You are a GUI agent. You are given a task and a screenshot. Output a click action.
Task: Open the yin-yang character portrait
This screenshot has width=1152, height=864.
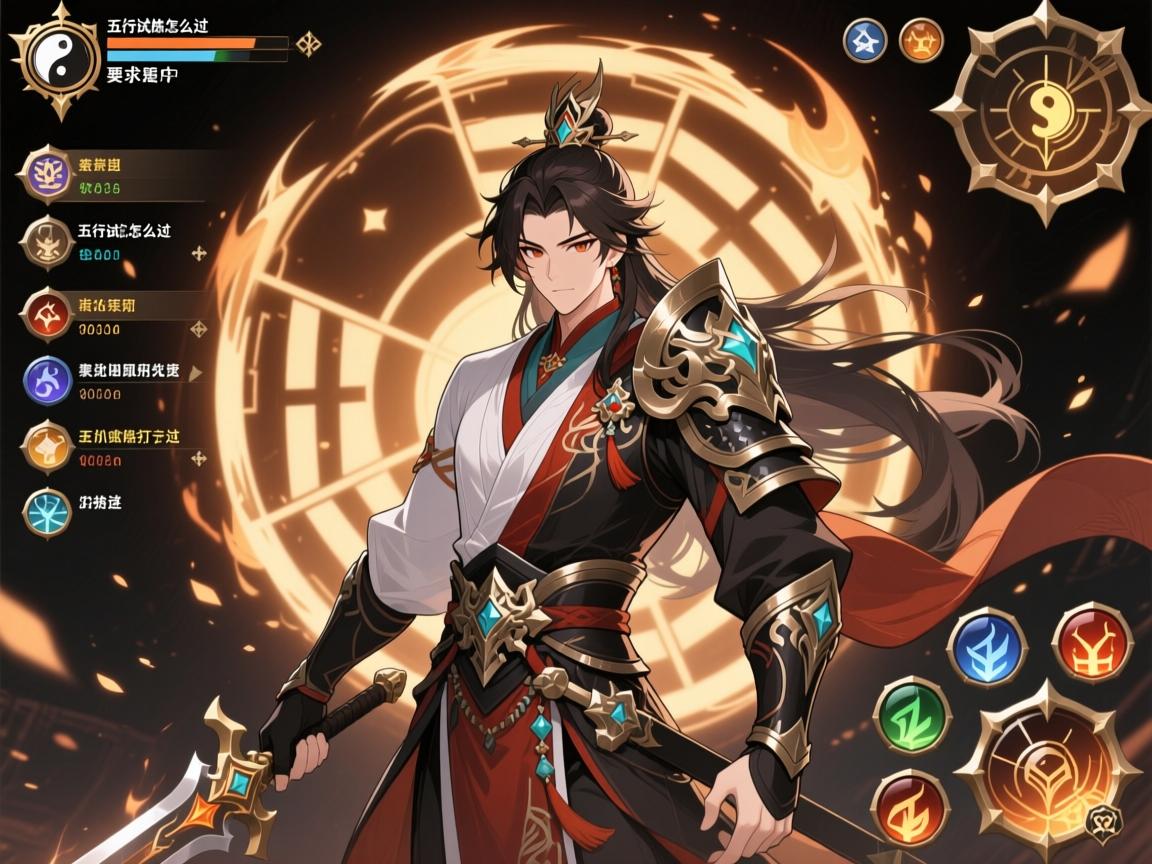(x=55, y=60)
